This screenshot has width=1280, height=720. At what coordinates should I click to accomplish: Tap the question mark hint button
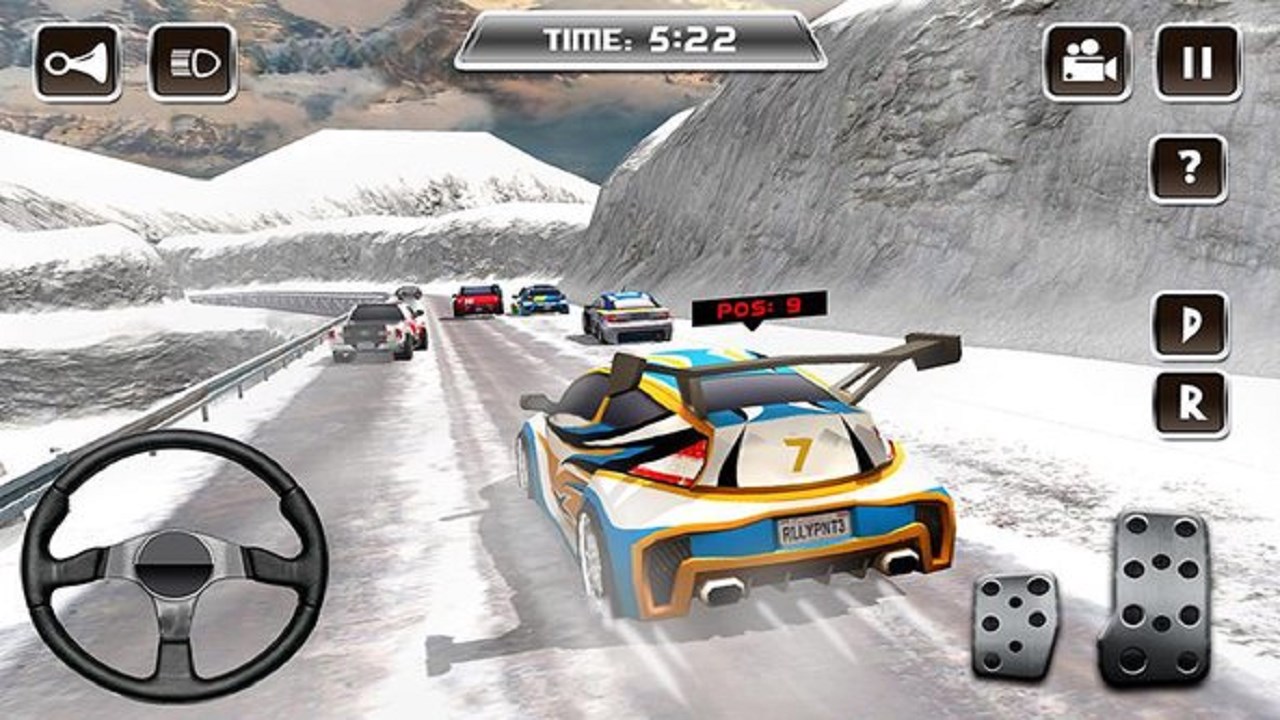point(1187,168)
